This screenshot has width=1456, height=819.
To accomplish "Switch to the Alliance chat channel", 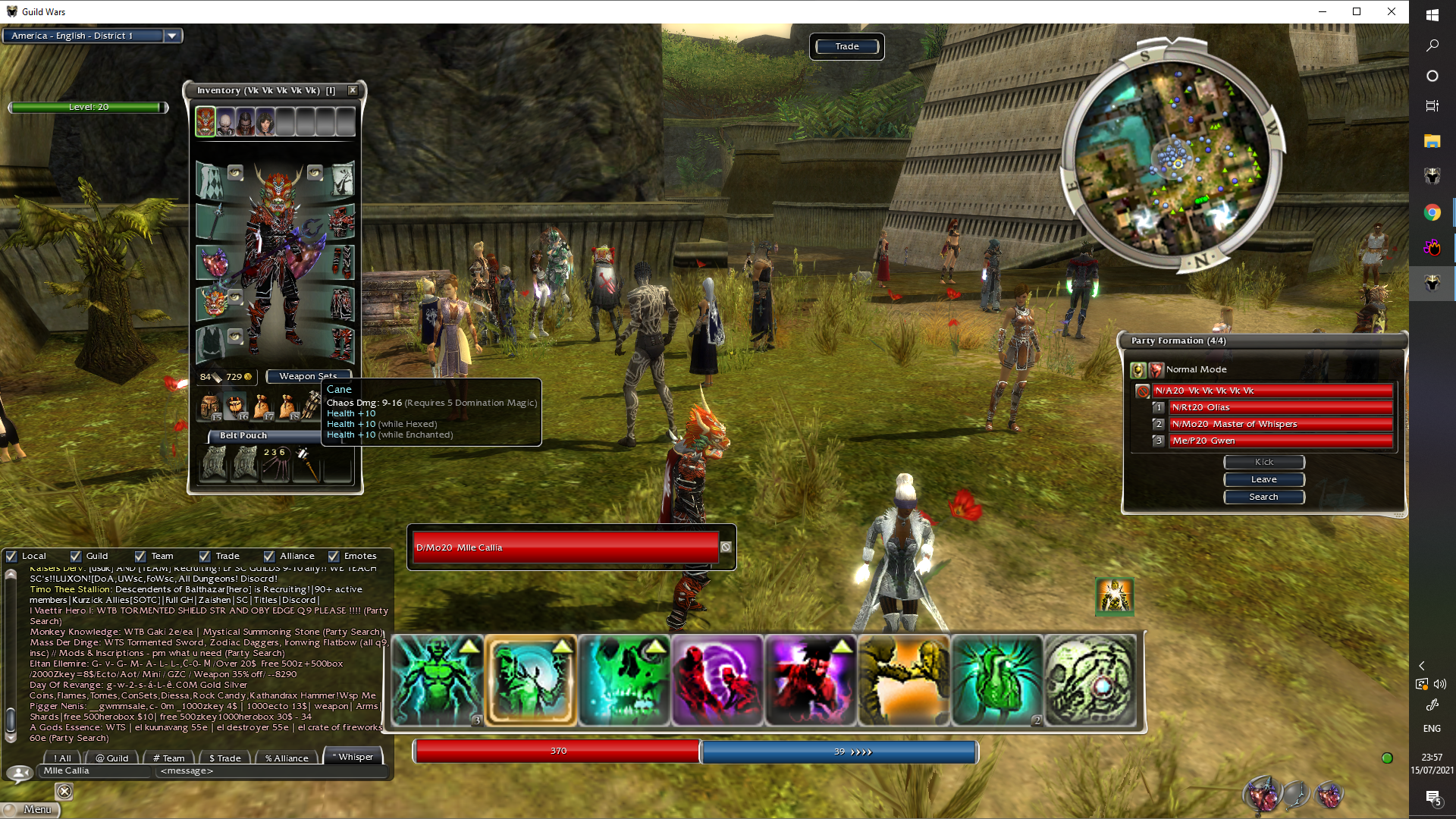I will pyautogui.click(x=287, y=758).
